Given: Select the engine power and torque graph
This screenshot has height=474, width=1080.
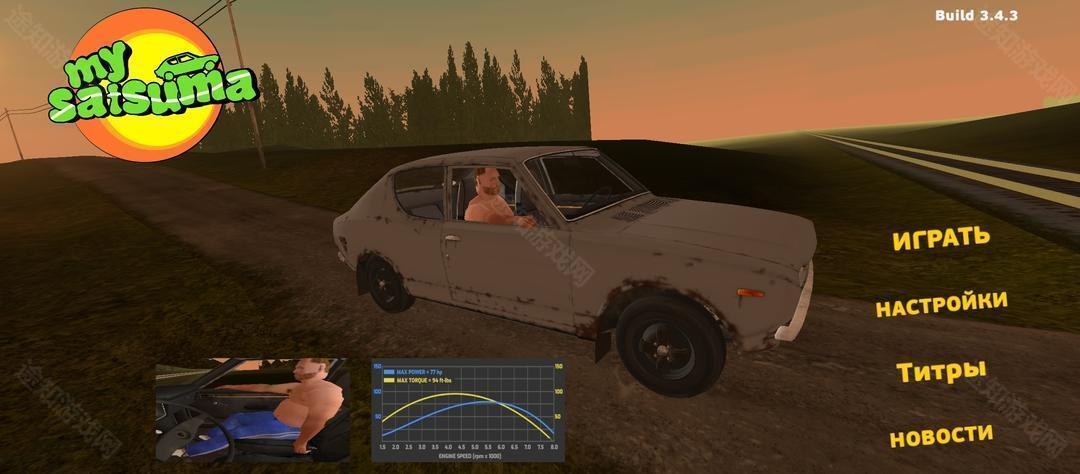Looking at the screenshot, I should pyautogui.click(x=468, y=410).
